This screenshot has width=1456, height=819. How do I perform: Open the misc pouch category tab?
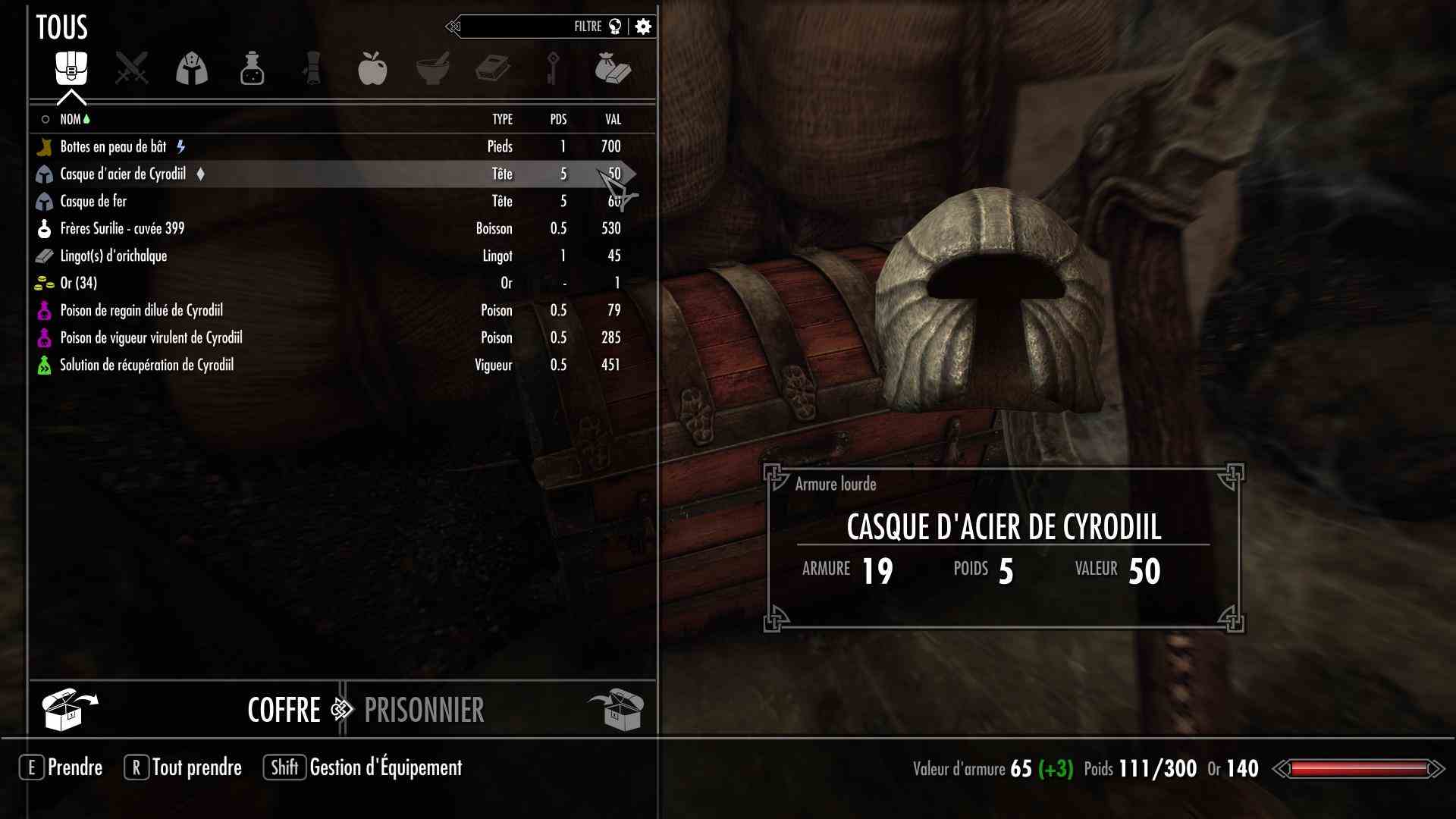tap(613, 69)
